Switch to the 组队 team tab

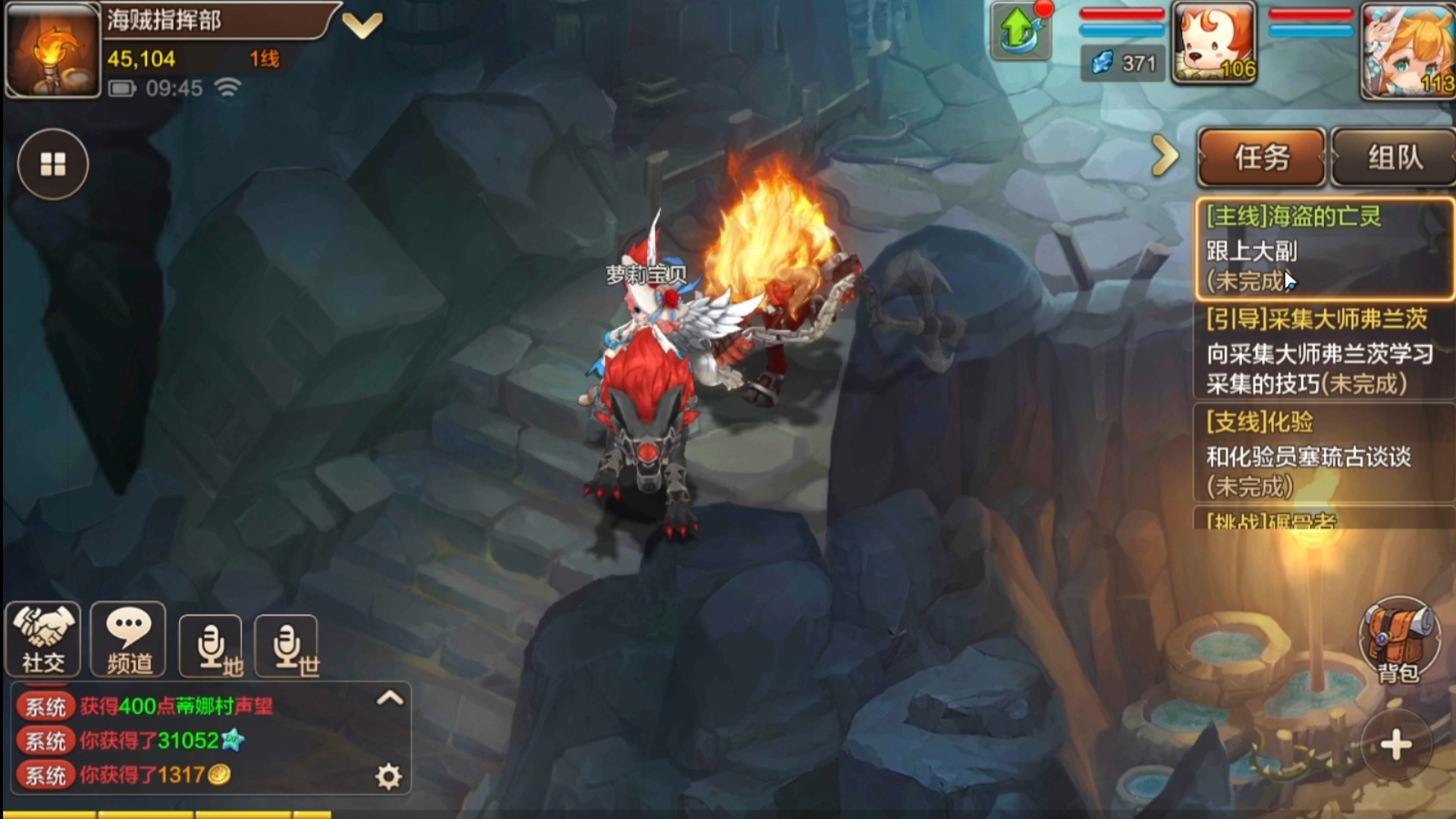[x=1394, y=158]
